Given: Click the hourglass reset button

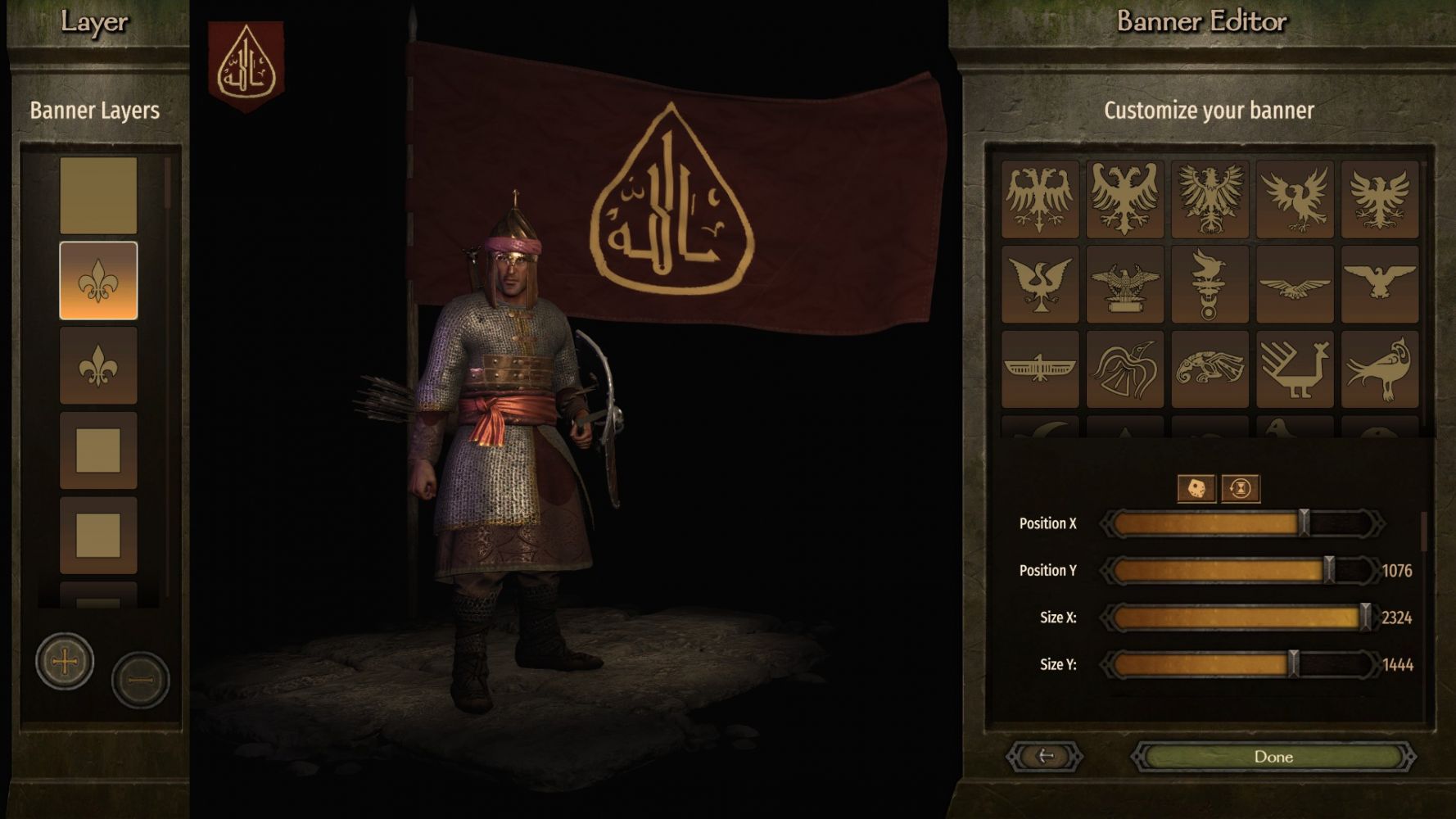Looking at the screenshot, I should click(1241, 489).
